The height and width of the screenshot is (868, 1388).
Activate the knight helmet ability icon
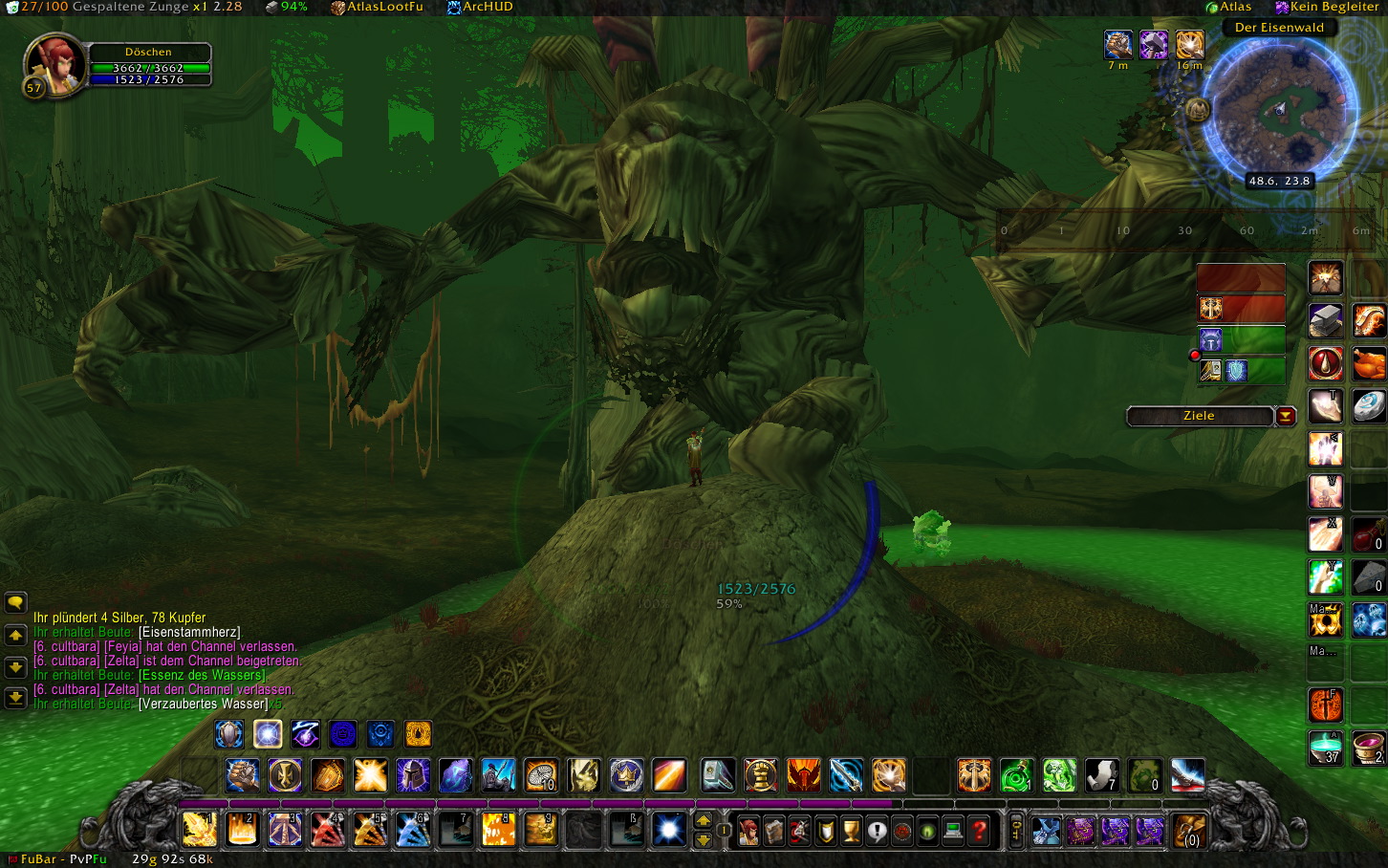[x=413, y=775]
